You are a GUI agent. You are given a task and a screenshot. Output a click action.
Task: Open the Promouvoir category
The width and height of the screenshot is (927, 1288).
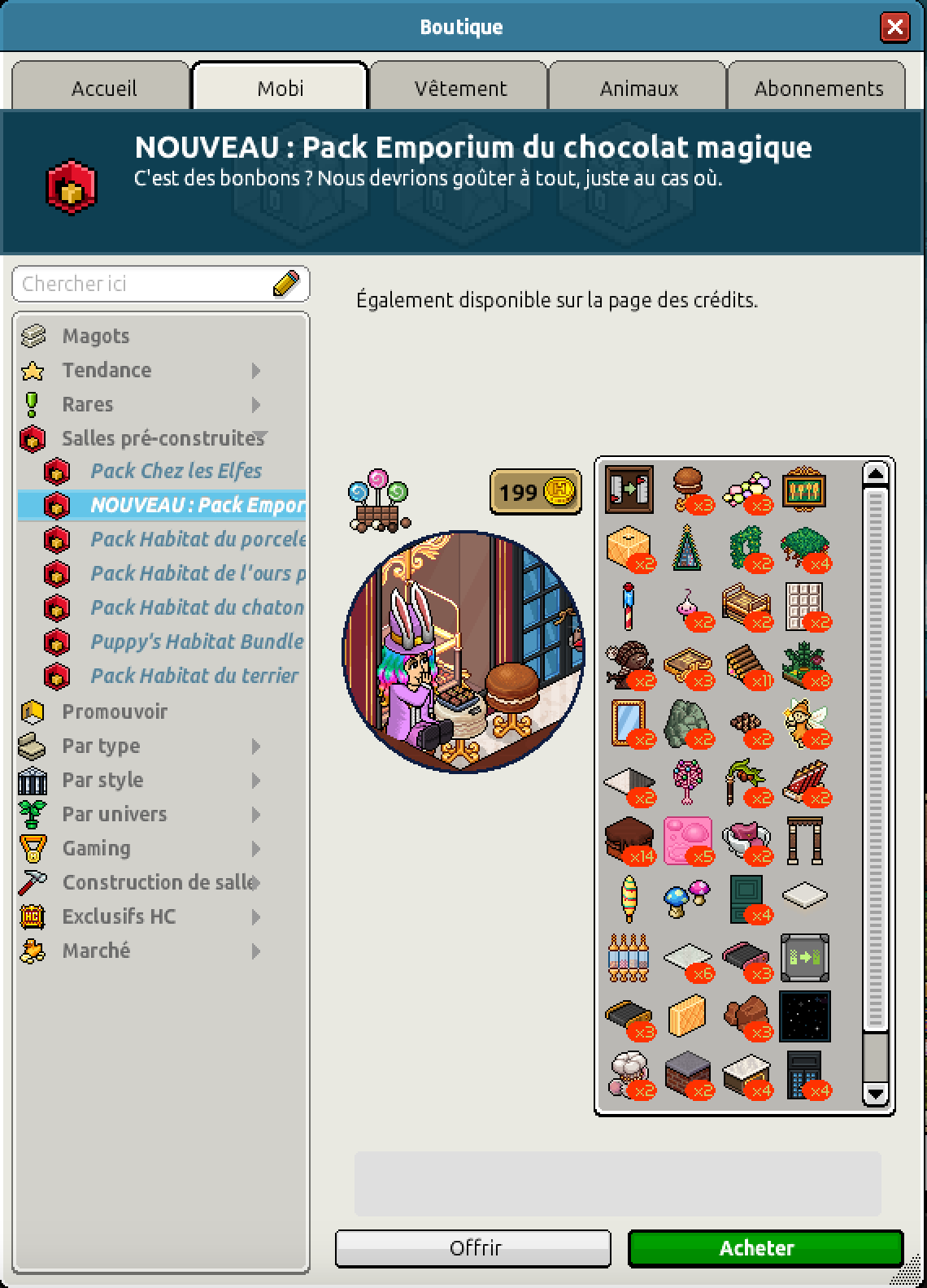pyautogui.click(x=115, y=711)
